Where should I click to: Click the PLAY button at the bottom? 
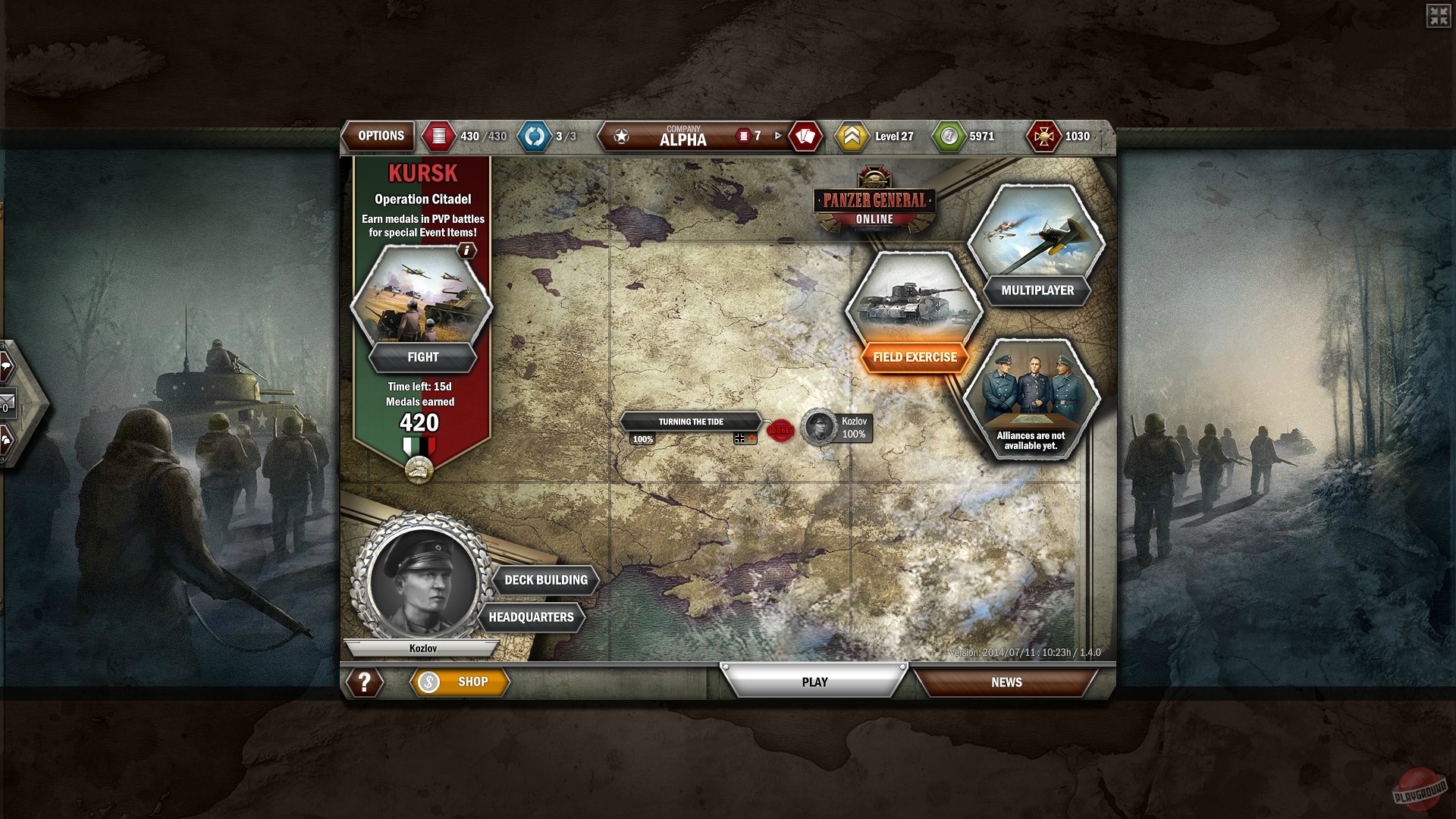click(814, 681)
